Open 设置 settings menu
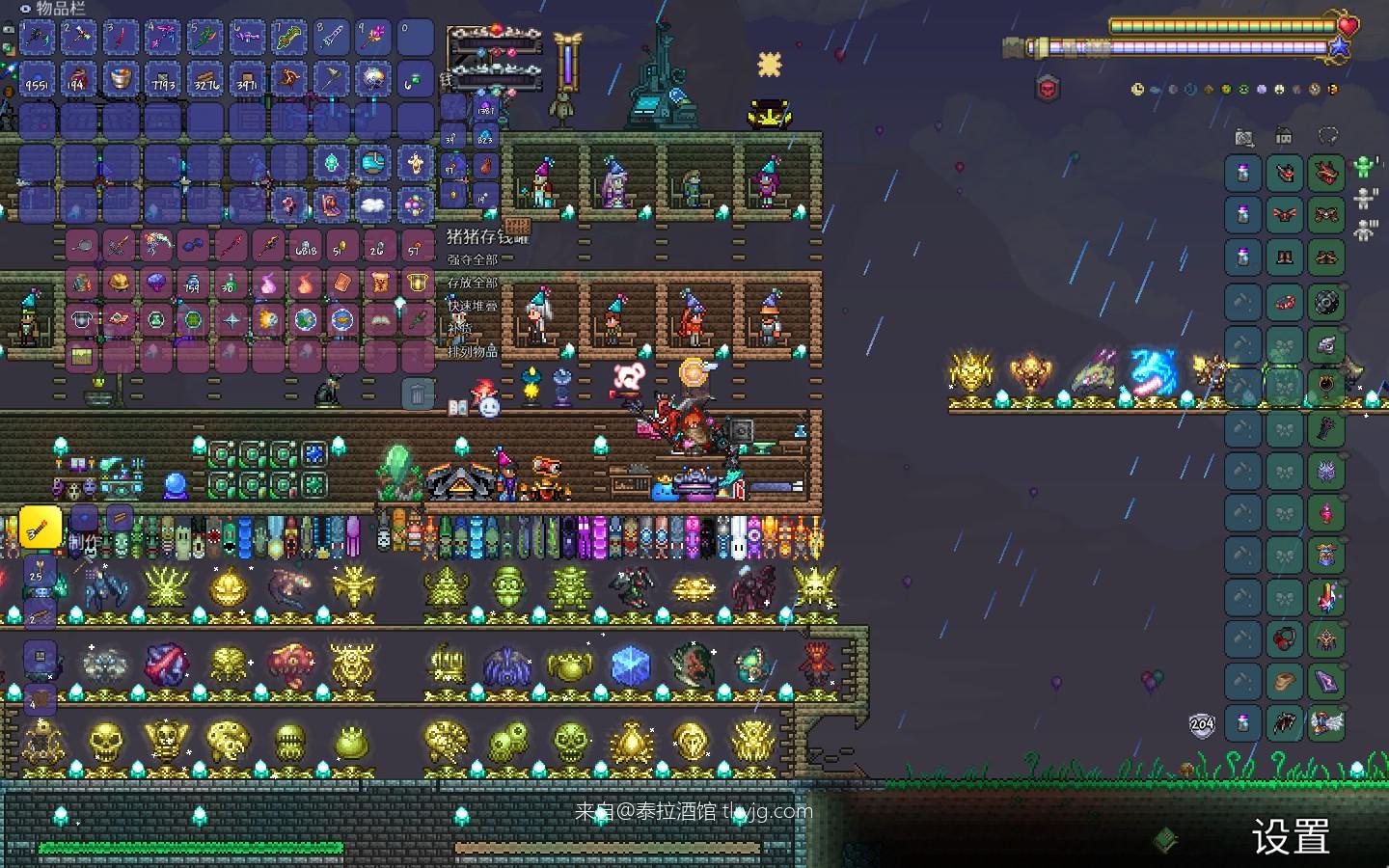 [1291, 836]
